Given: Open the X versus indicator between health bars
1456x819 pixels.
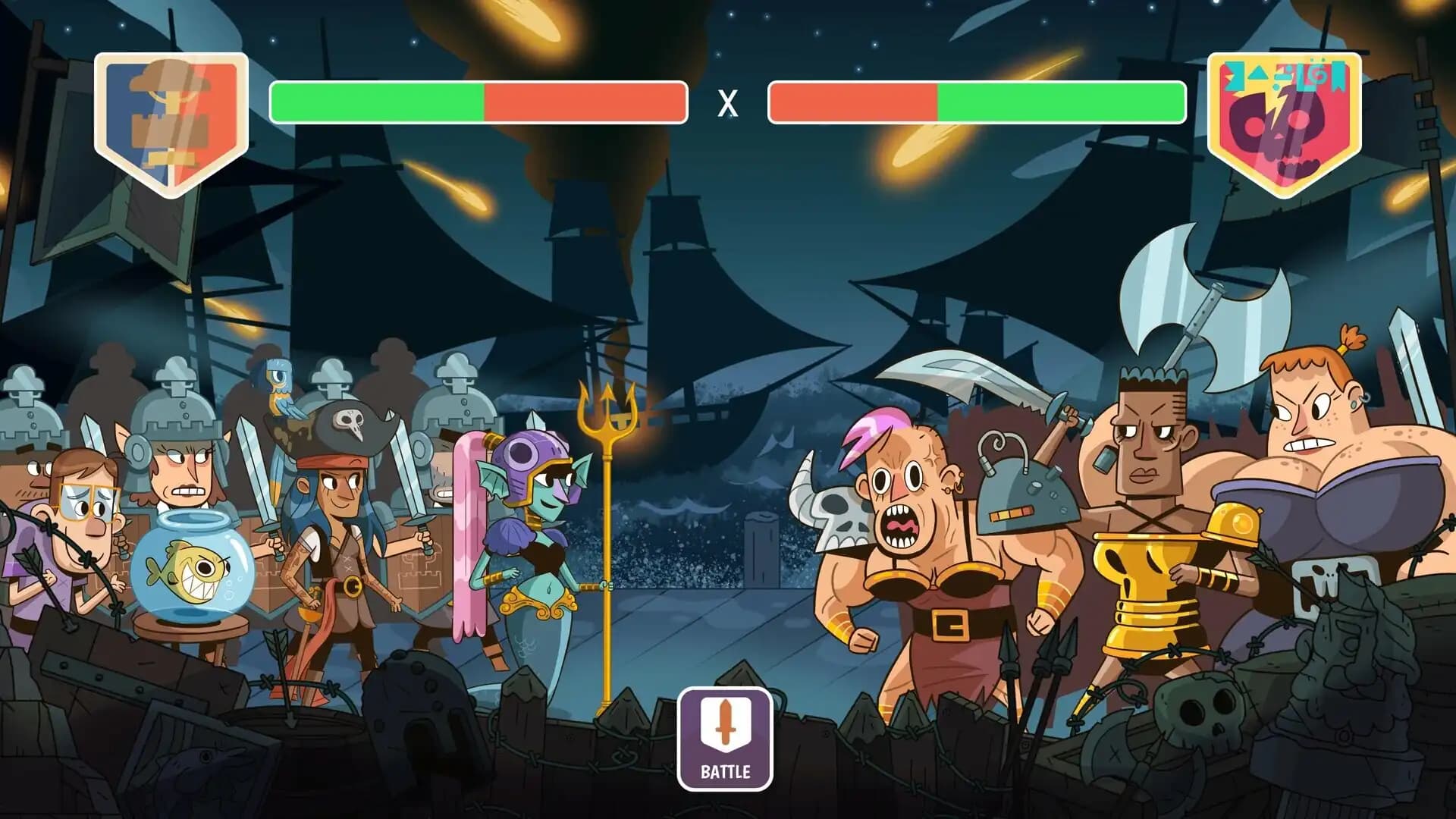Looking at the screenshot, I should 726,103.
